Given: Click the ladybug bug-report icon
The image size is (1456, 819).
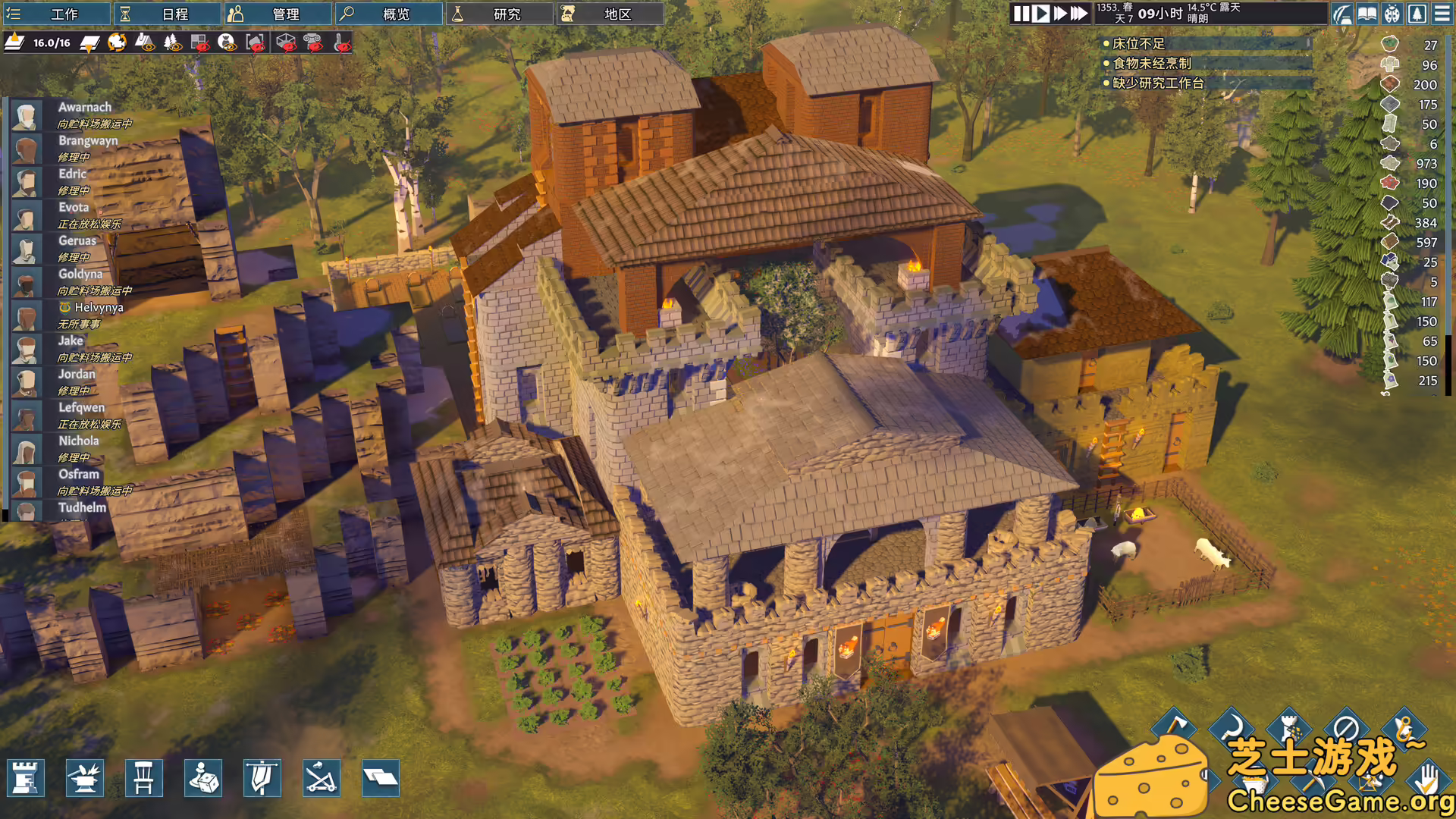Looking at the screenshot, I should coord(1392,14).
